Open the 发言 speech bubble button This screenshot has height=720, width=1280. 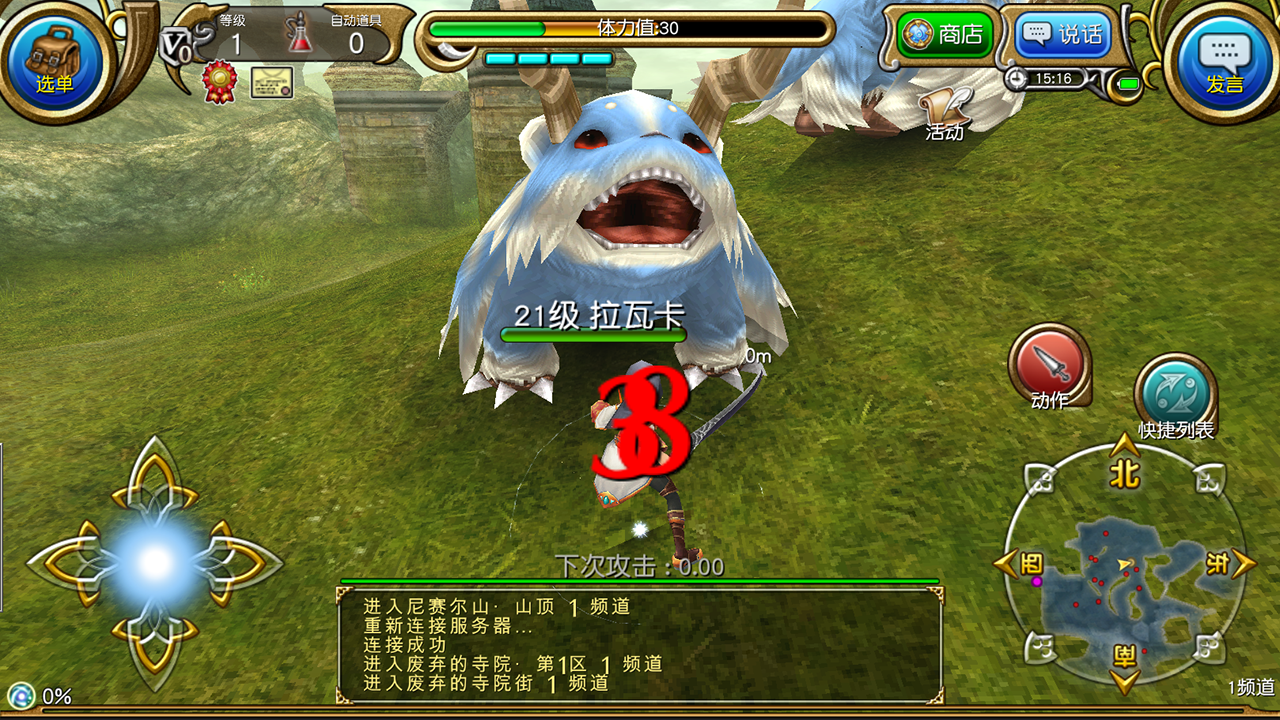click(x=1224, y=58)
